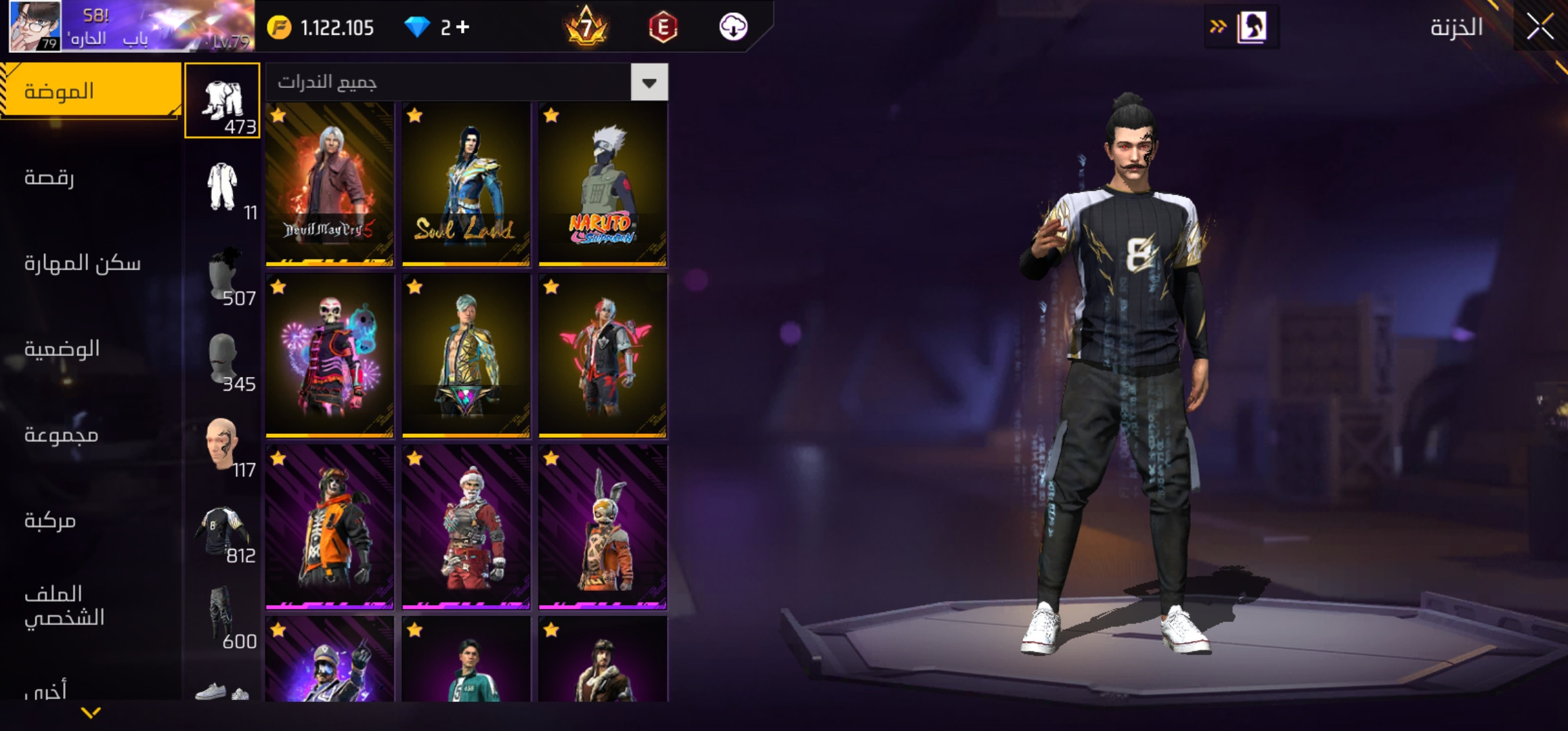Open the download cloud icon
The width and height of the screenshot is (1568, 731).
733,27
